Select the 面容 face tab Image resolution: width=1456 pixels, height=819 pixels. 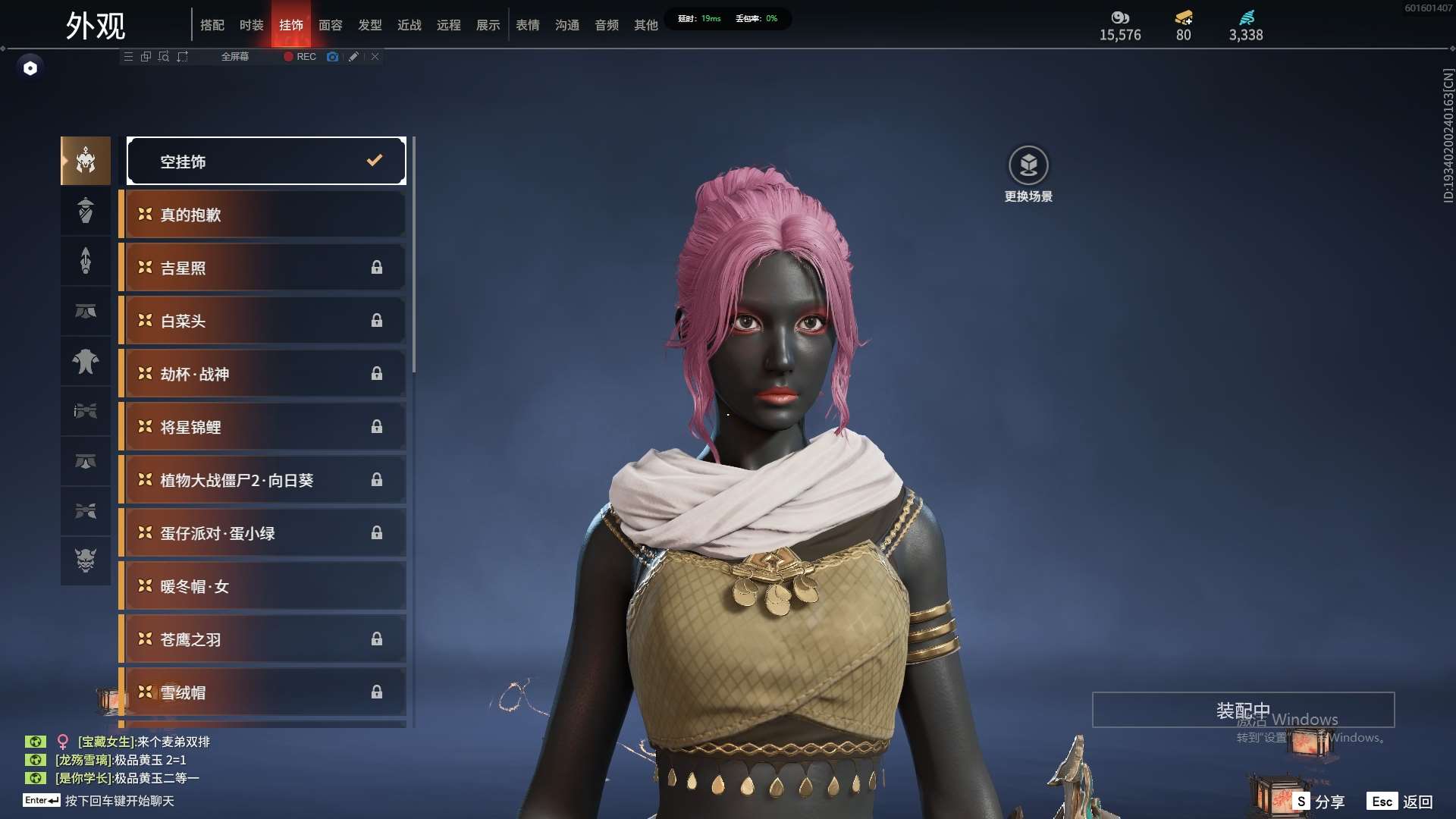[x=331, y=25]
